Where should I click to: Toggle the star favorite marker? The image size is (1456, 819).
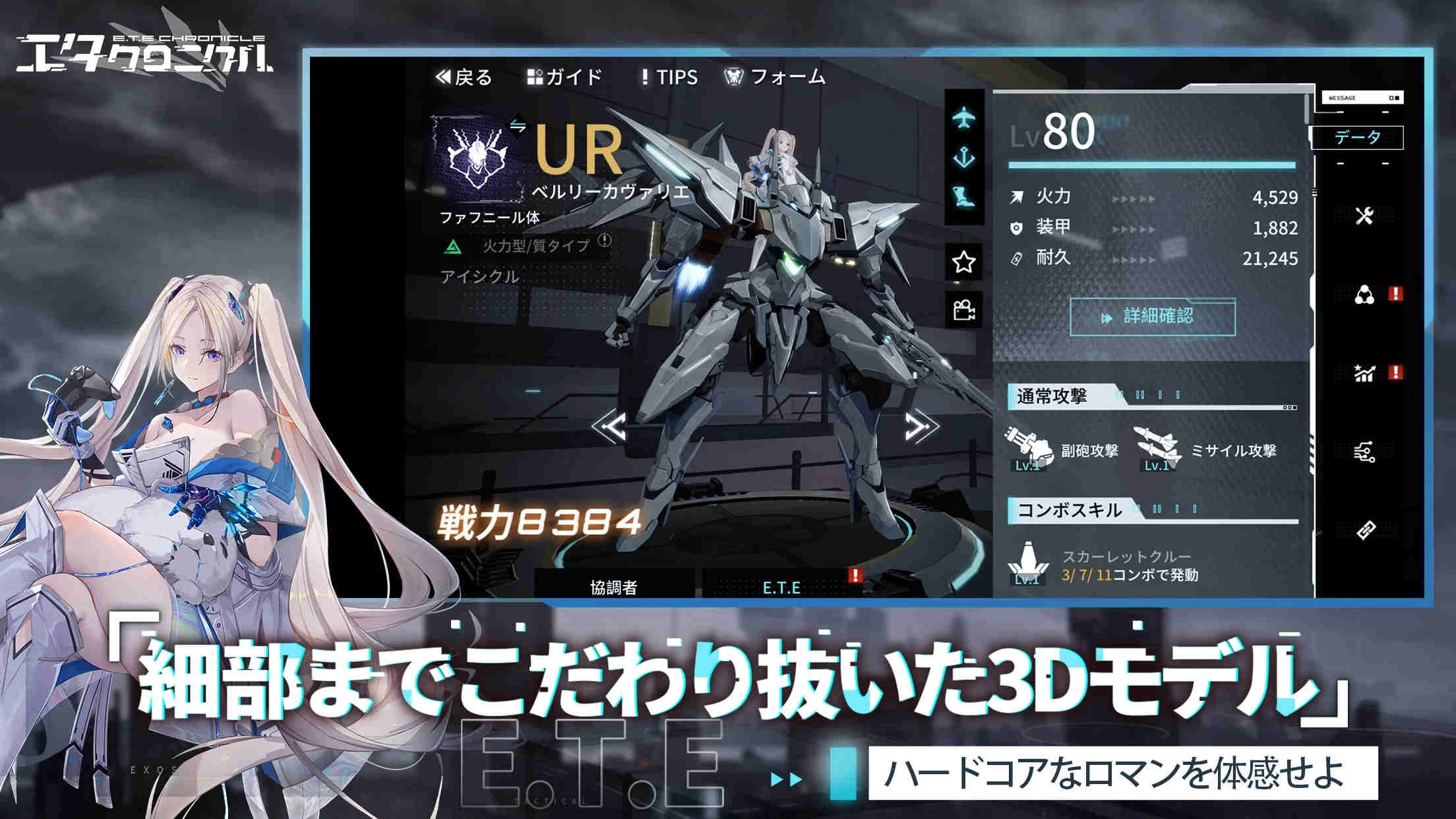(x=963, y=261)
